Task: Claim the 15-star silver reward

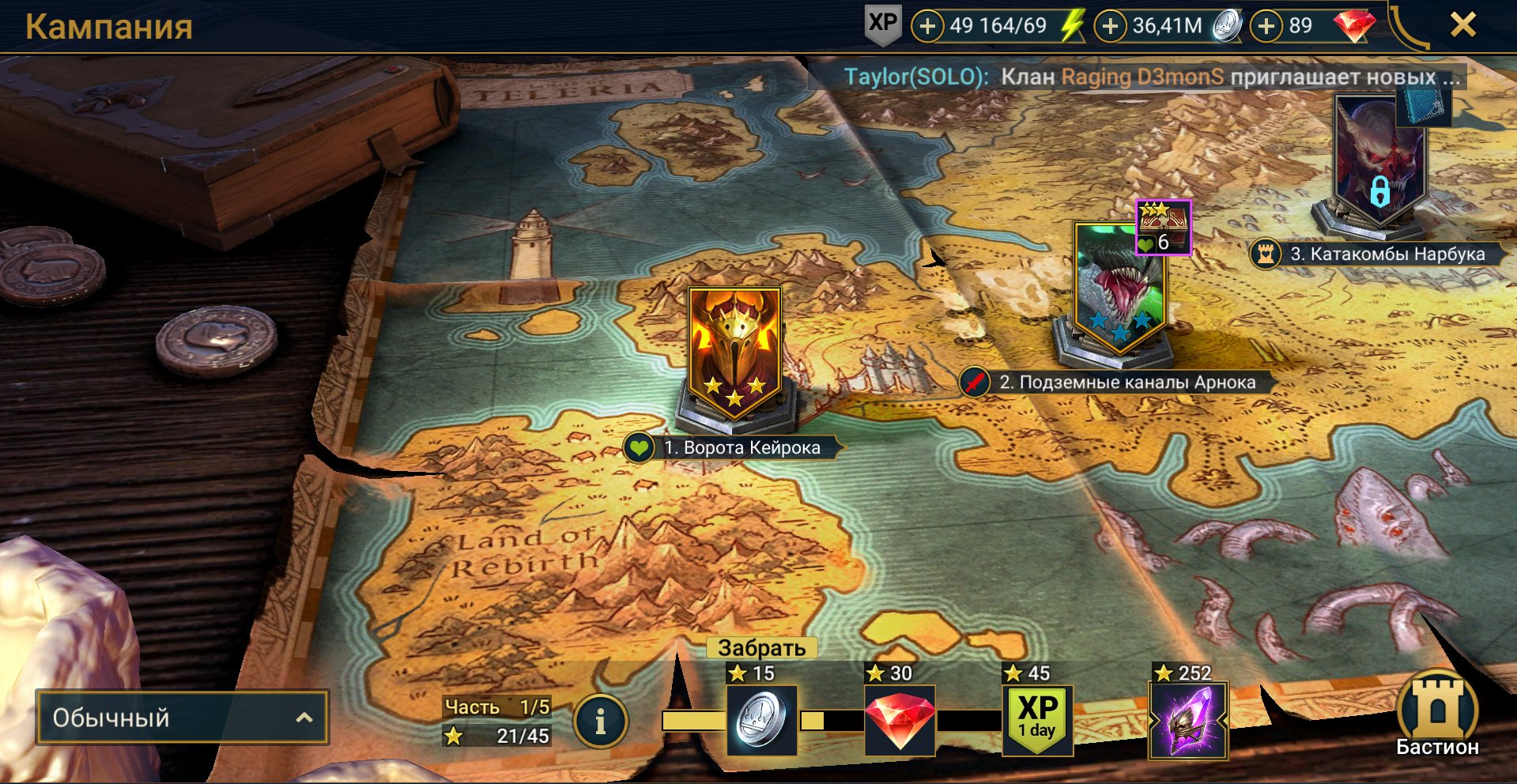Action: pyautogui.click(x=761, y=718)
